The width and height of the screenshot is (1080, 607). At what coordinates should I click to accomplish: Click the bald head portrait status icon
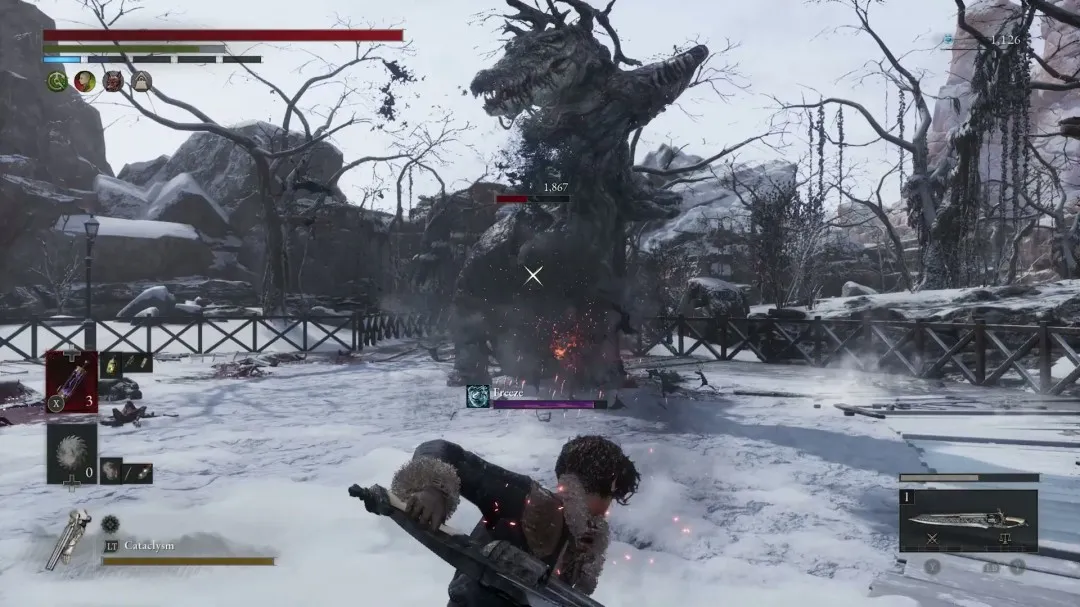(x=85, y=81)
